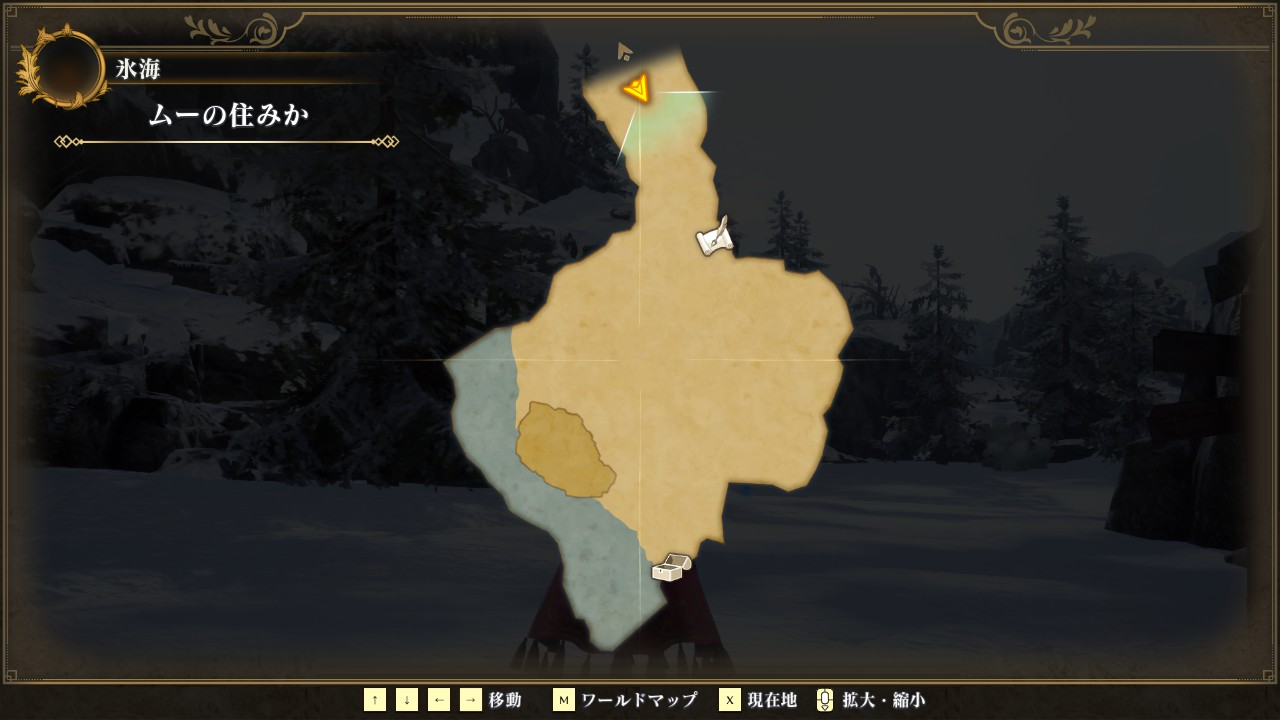
Task: Select the treasure chest map marker
Action: (670, 567)
